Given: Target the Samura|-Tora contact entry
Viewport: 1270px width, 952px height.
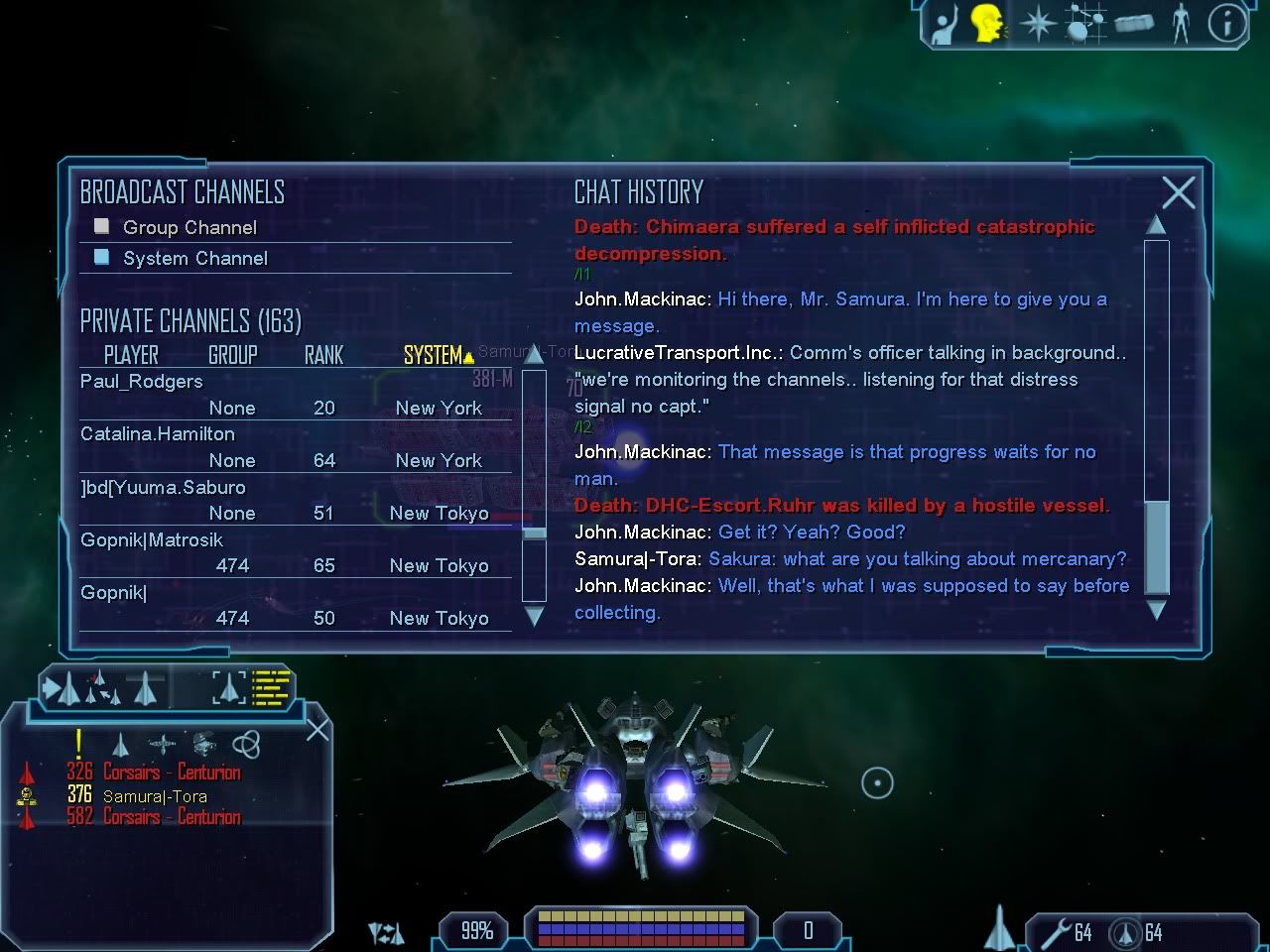Looking at the screenshot, I should (155, 795).
